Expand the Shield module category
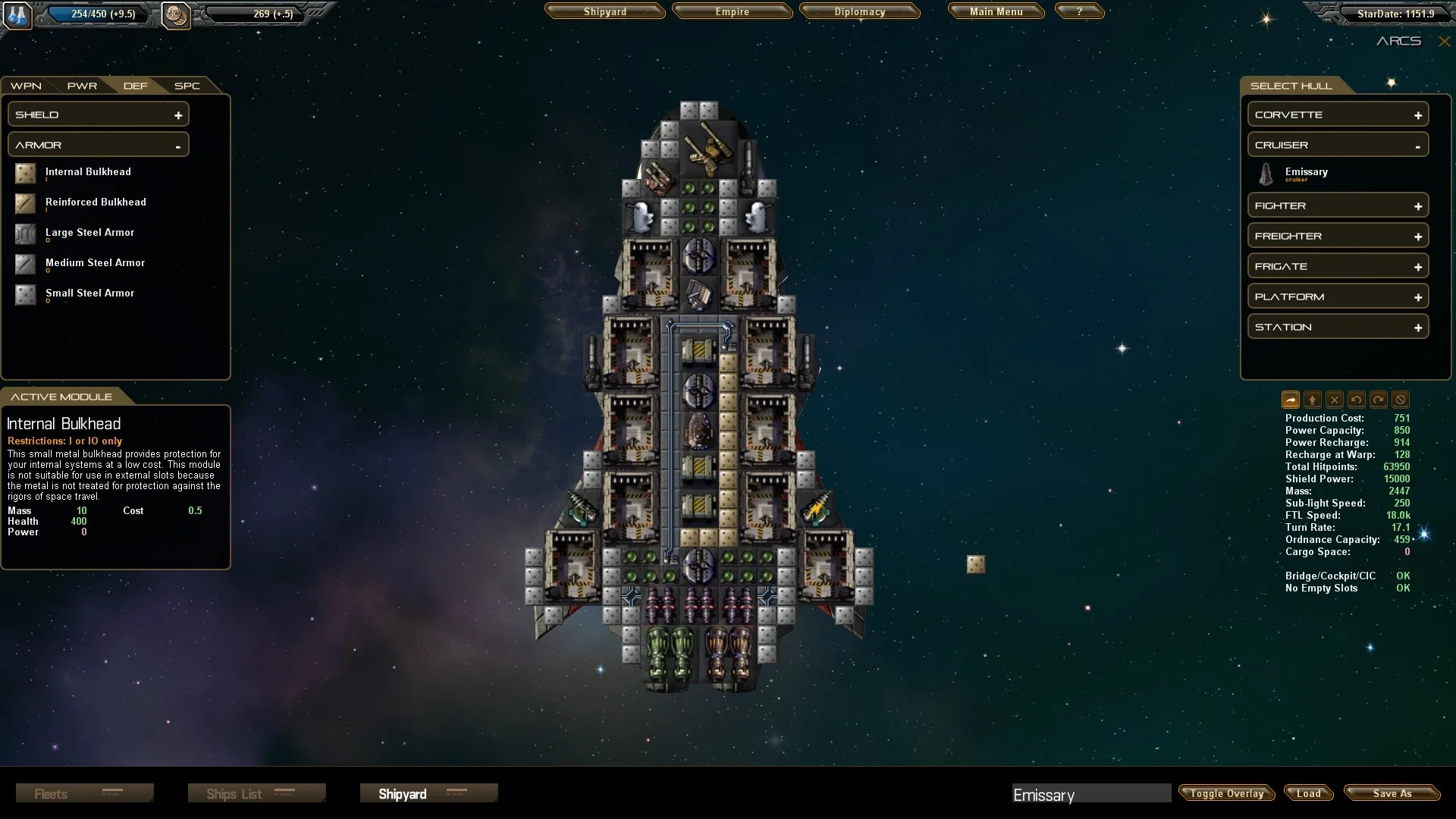This screenshot has width=1456, height=819. (99, 115)
